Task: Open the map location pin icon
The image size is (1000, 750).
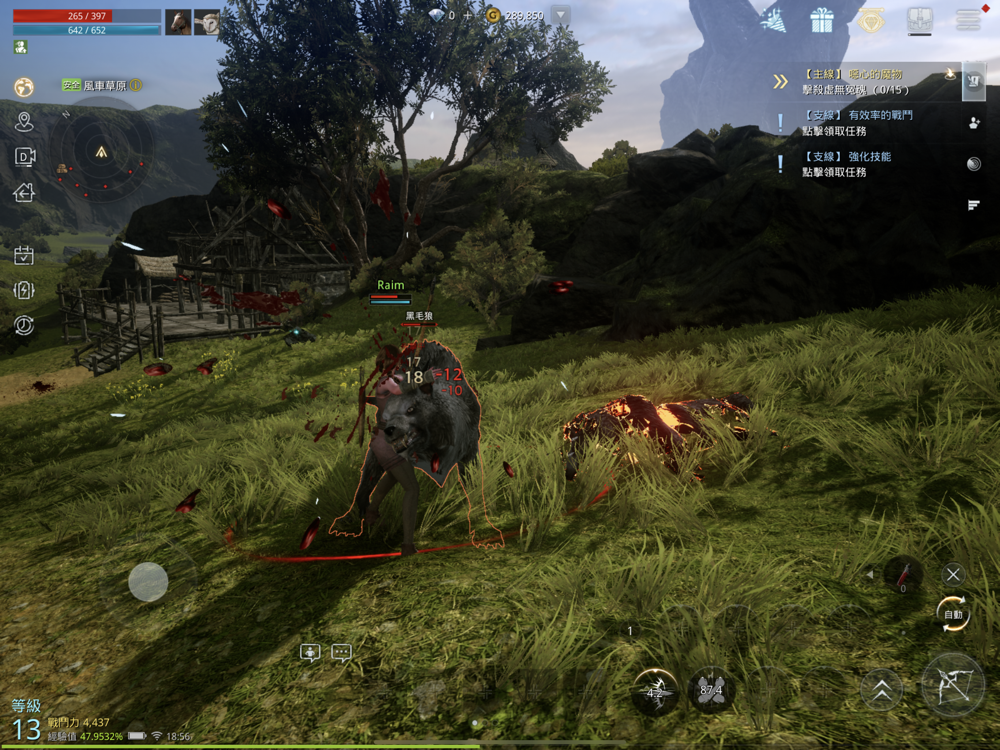Action: click(x=24, y=122)
